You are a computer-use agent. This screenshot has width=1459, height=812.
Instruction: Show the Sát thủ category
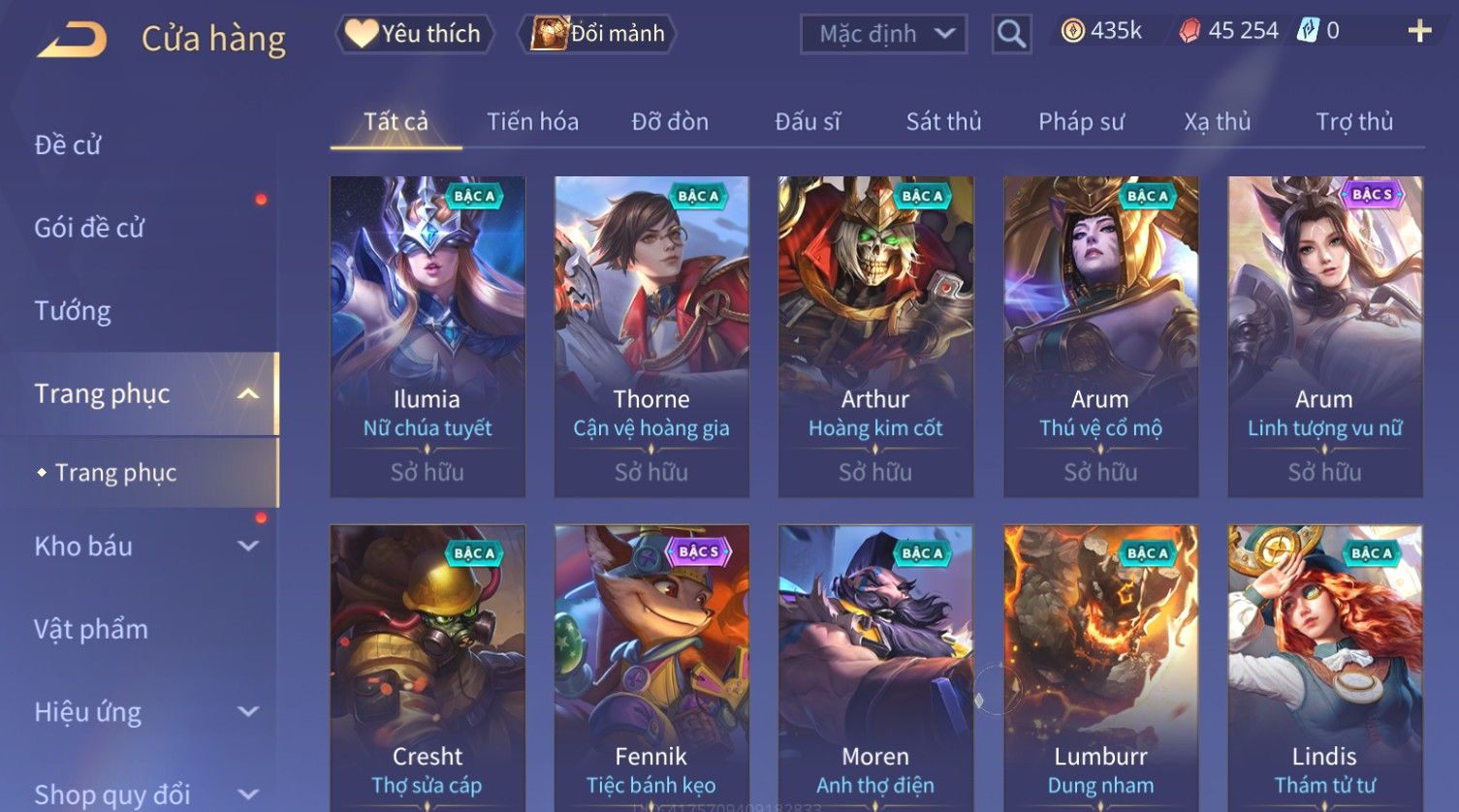tap(943, 122)
